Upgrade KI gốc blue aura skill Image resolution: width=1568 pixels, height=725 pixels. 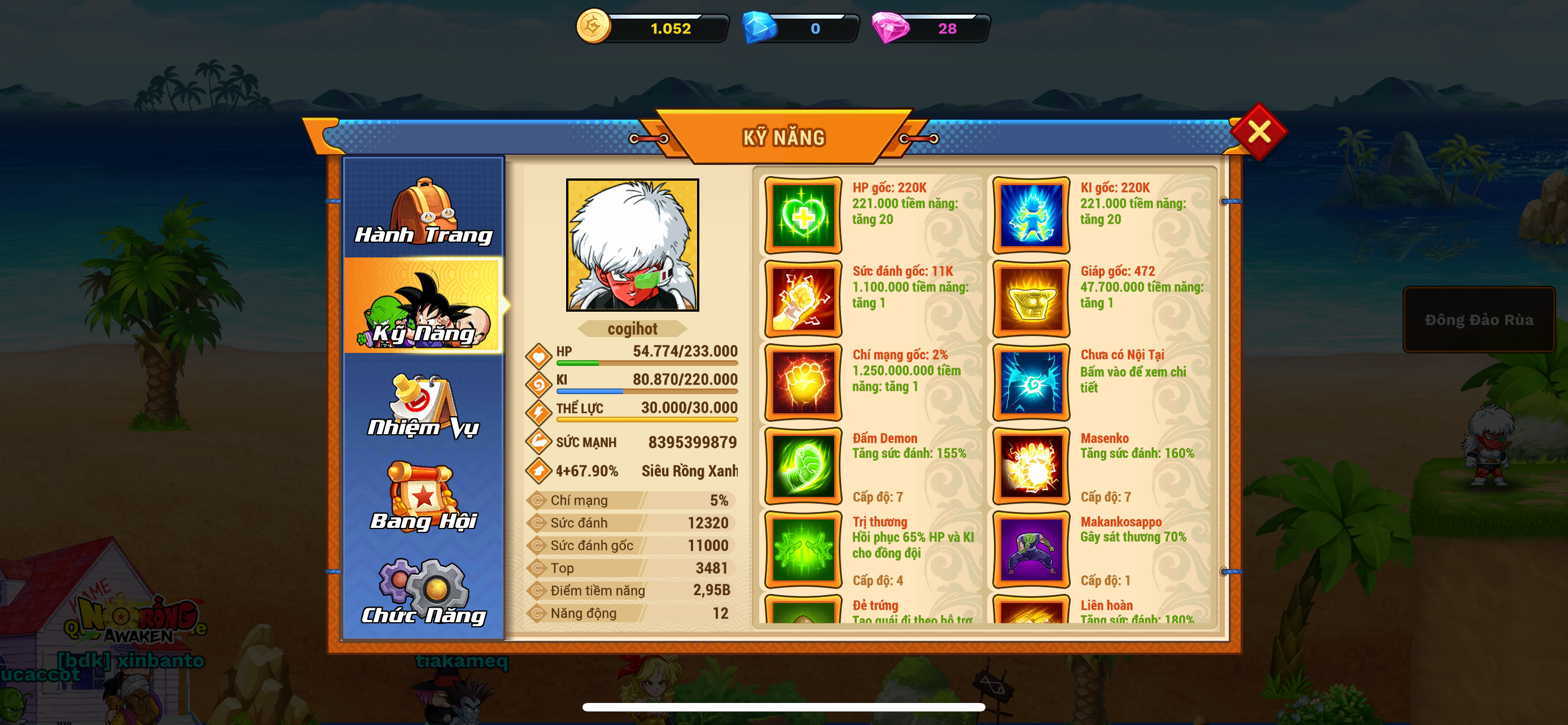[x=1031, y=216]
